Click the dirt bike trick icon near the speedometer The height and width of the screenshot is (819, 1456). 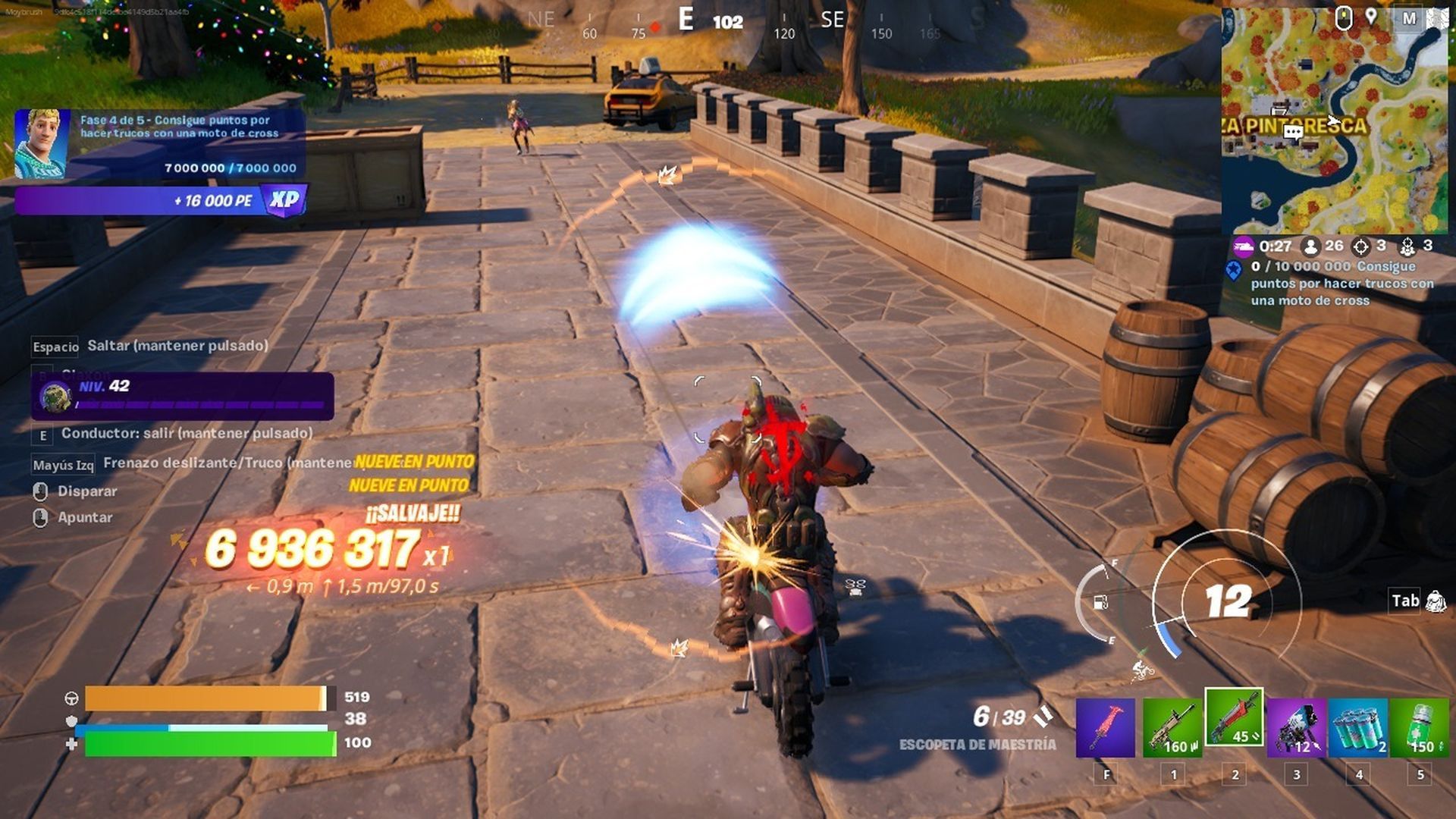point(1141,670)
